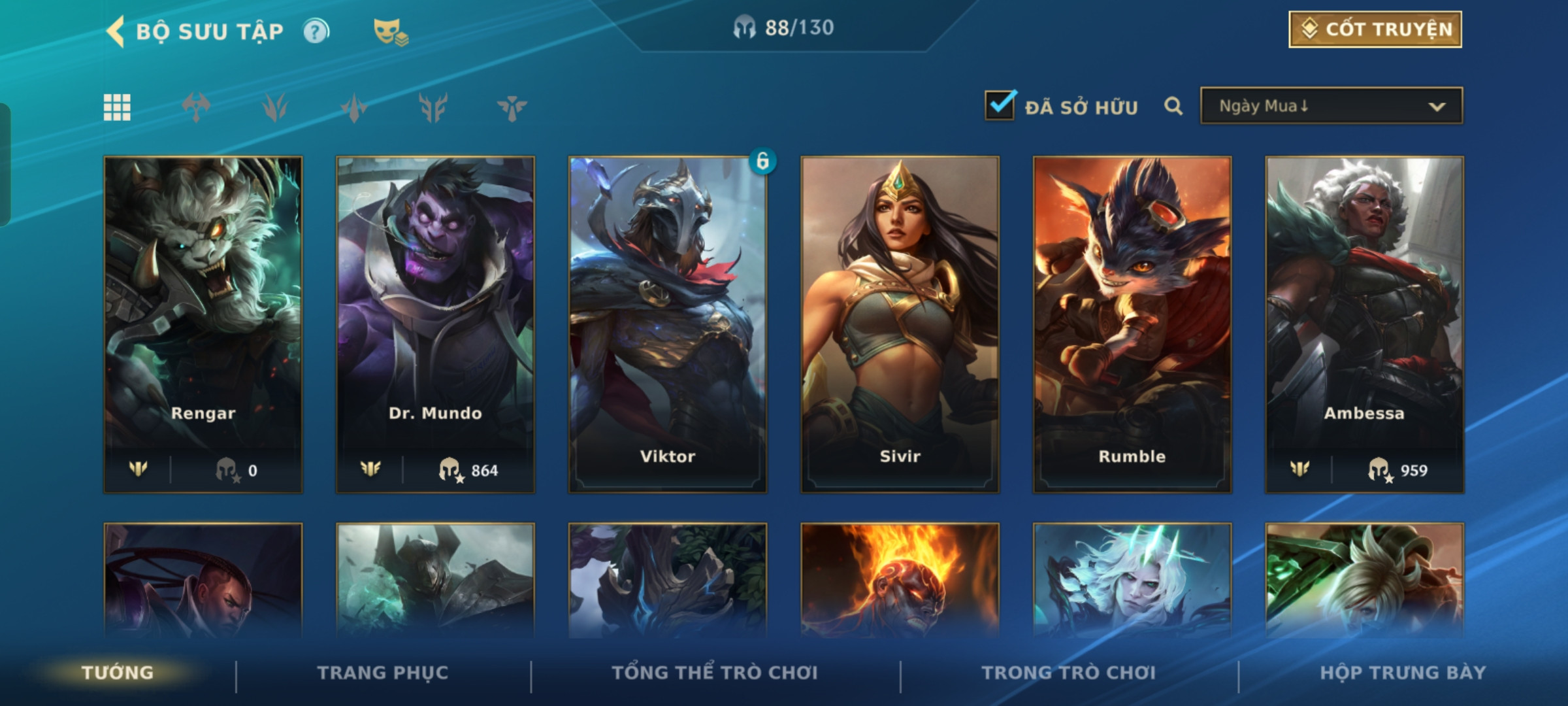Toggle the Đã Sở Hữu checkbox
The height and width of the screenshot is (706, 1568).
click(1000, 106)
